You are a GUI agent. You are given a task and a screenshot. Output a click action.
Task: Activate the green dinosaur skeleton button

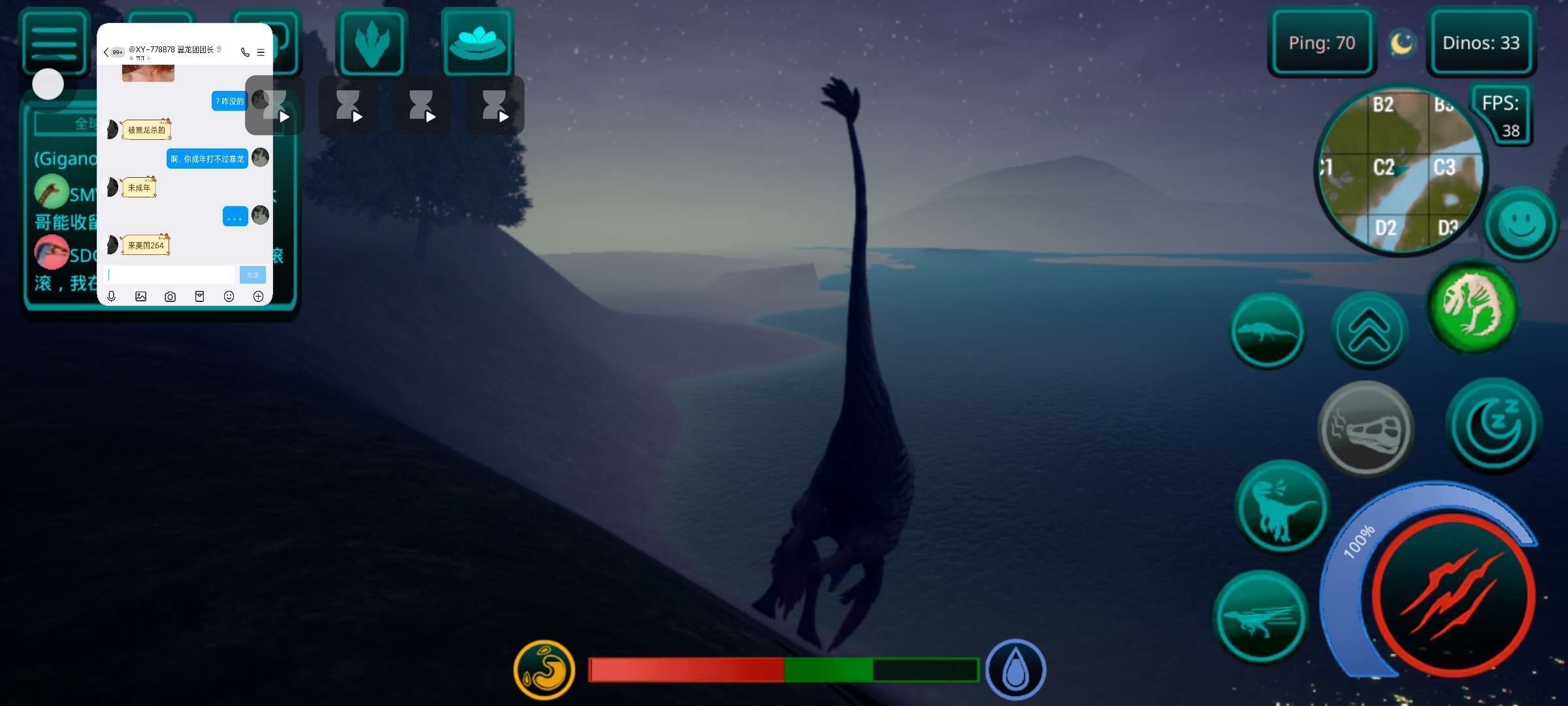[1473, 306]
